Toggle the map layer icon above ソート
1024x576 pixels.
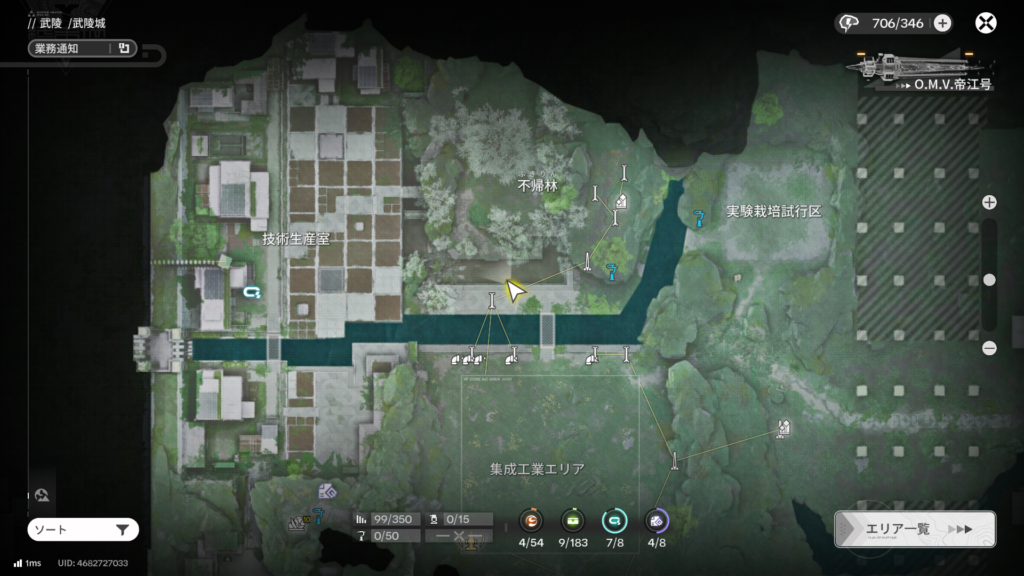click(x=43, y=495)
